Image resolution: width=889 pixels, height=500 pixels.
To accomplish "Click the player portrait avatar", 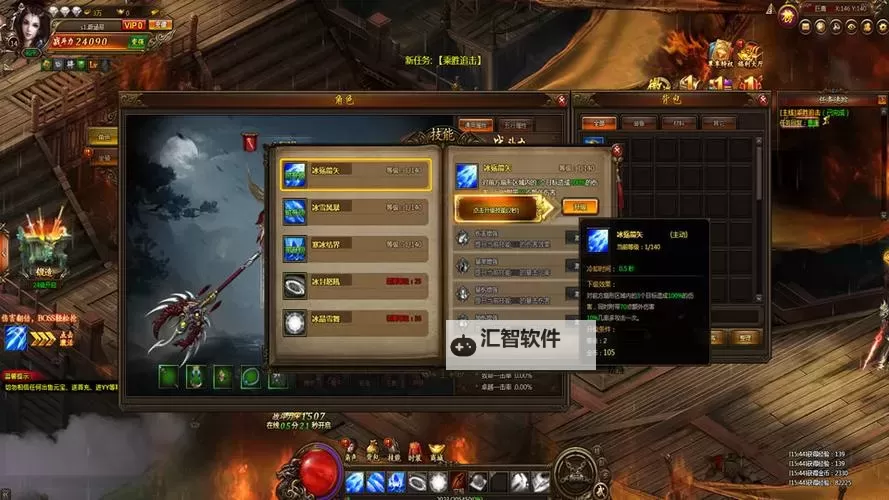I will point(30,30).
